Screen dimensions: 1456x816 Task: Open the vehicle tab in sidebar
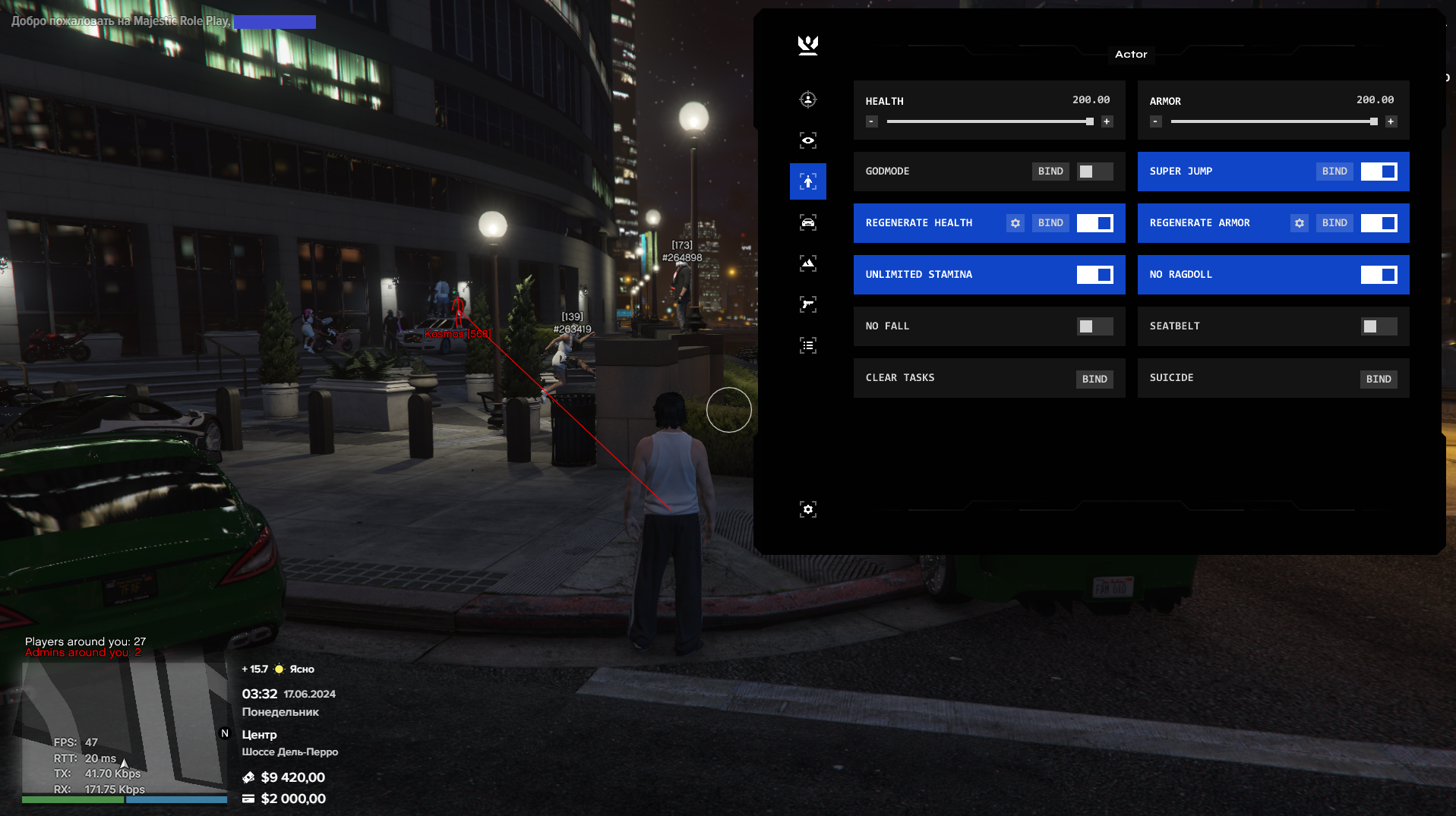807,222
